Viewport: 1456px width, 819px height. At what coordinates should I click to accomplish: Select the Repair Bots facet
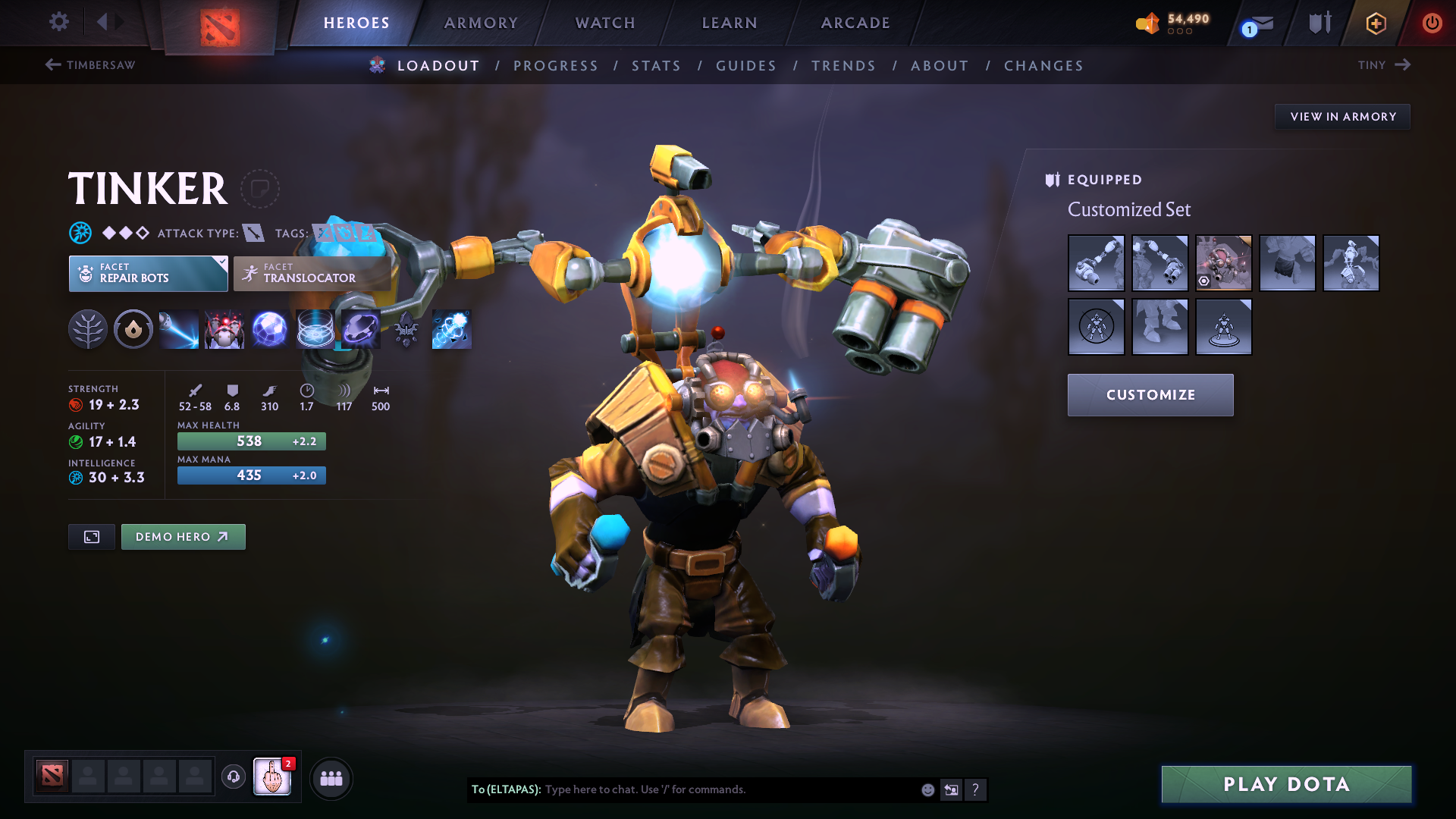tap(148, 273)
